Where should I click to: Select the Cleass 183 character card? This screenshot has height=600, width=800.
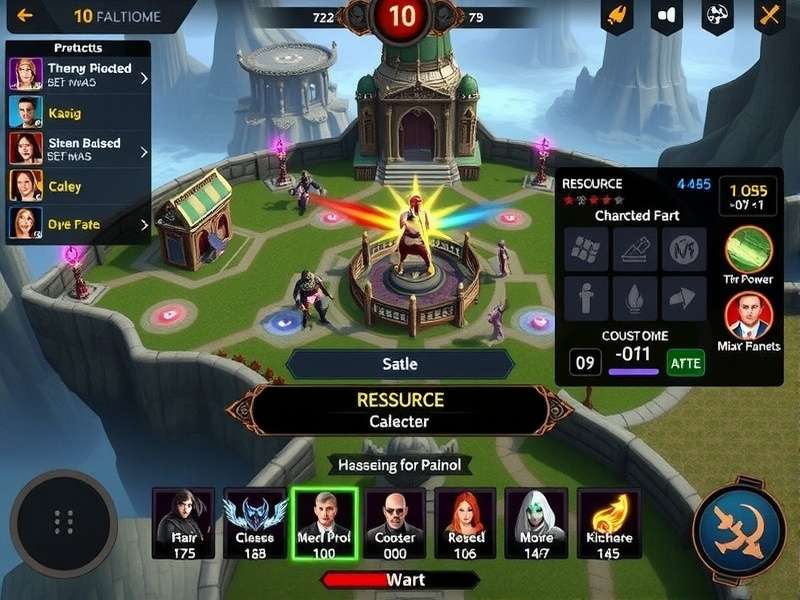254,523
